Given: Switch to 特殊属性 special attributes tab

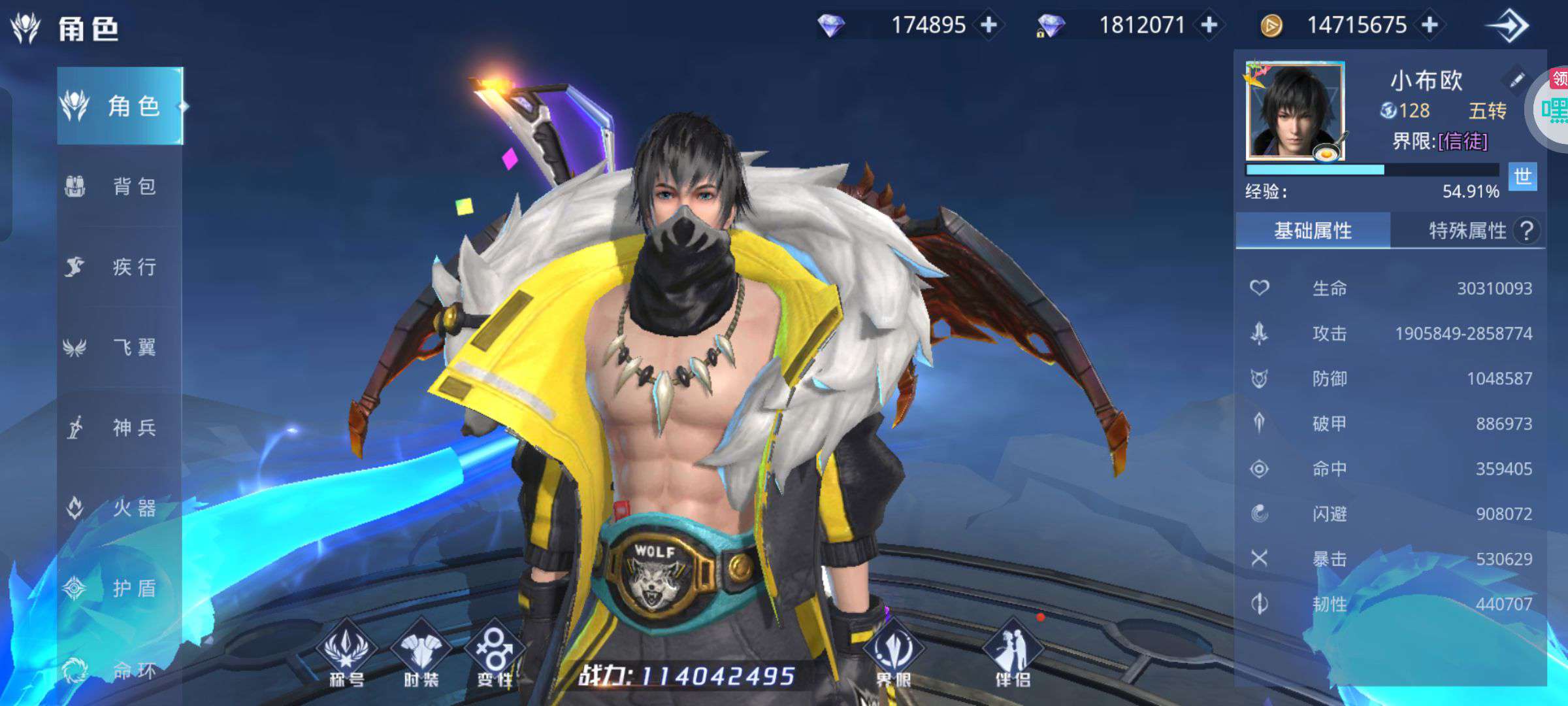Looking at the screenshot, I should (x=1467, y=231).
